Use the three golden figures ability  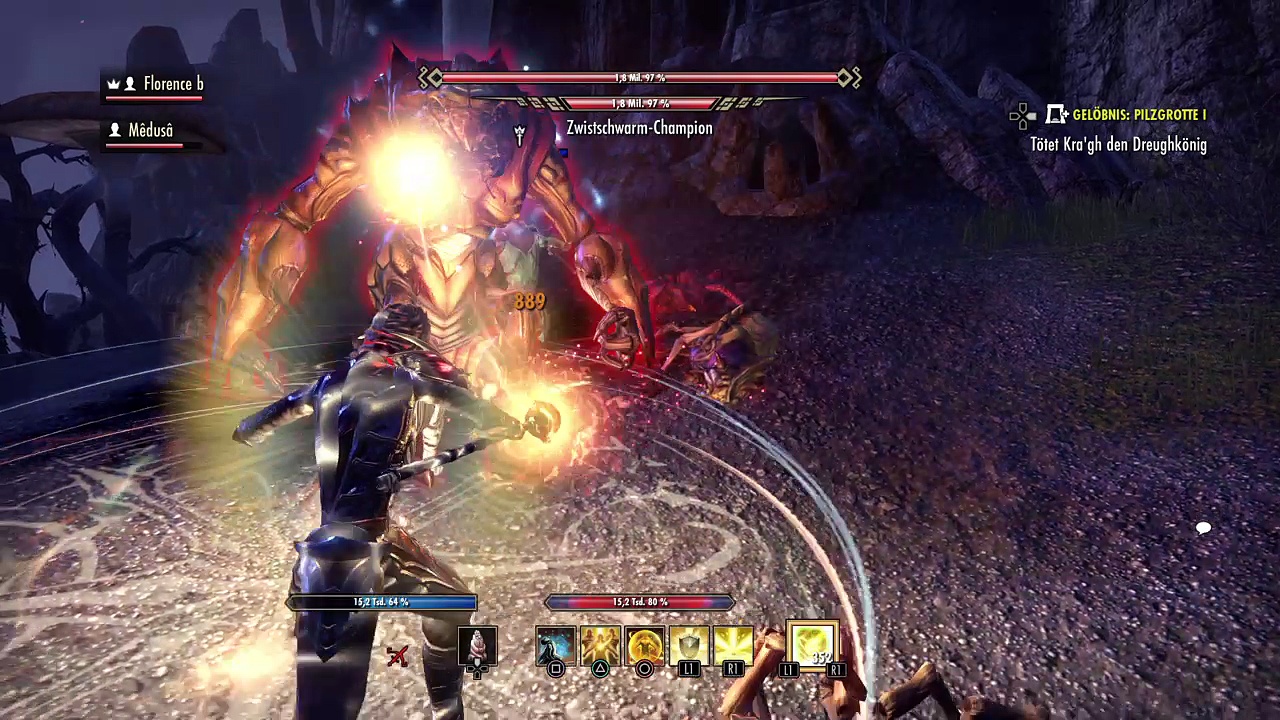pyautogui.click(x=600, y=645)
